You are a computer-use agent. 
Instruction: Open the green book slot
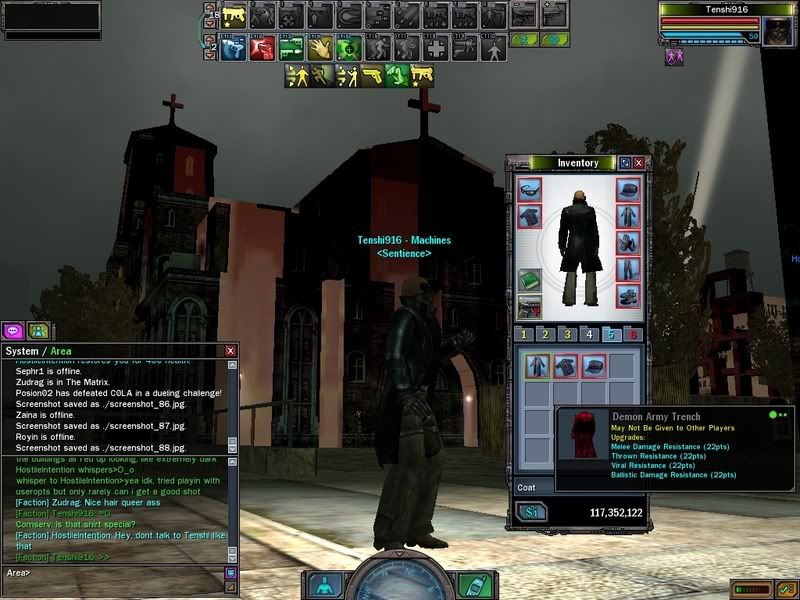[530, 281]
